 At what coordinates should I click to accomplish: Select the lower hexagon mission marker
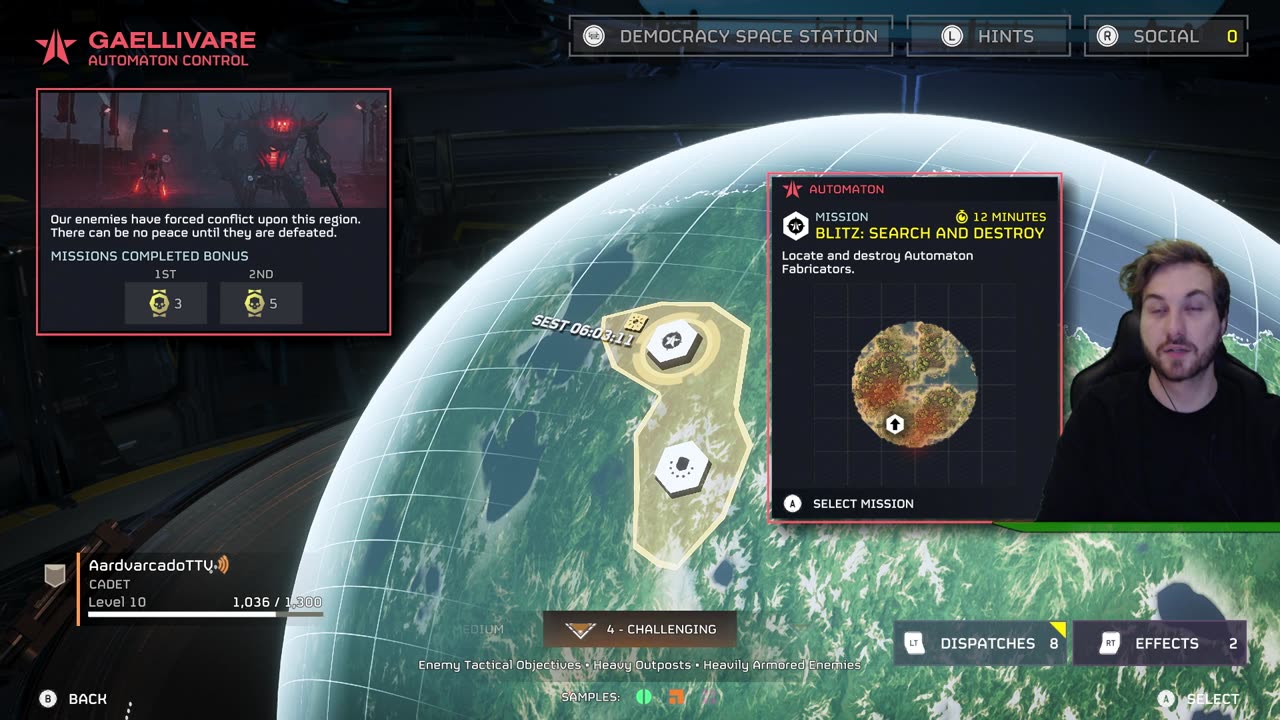(x=682, y=467)
